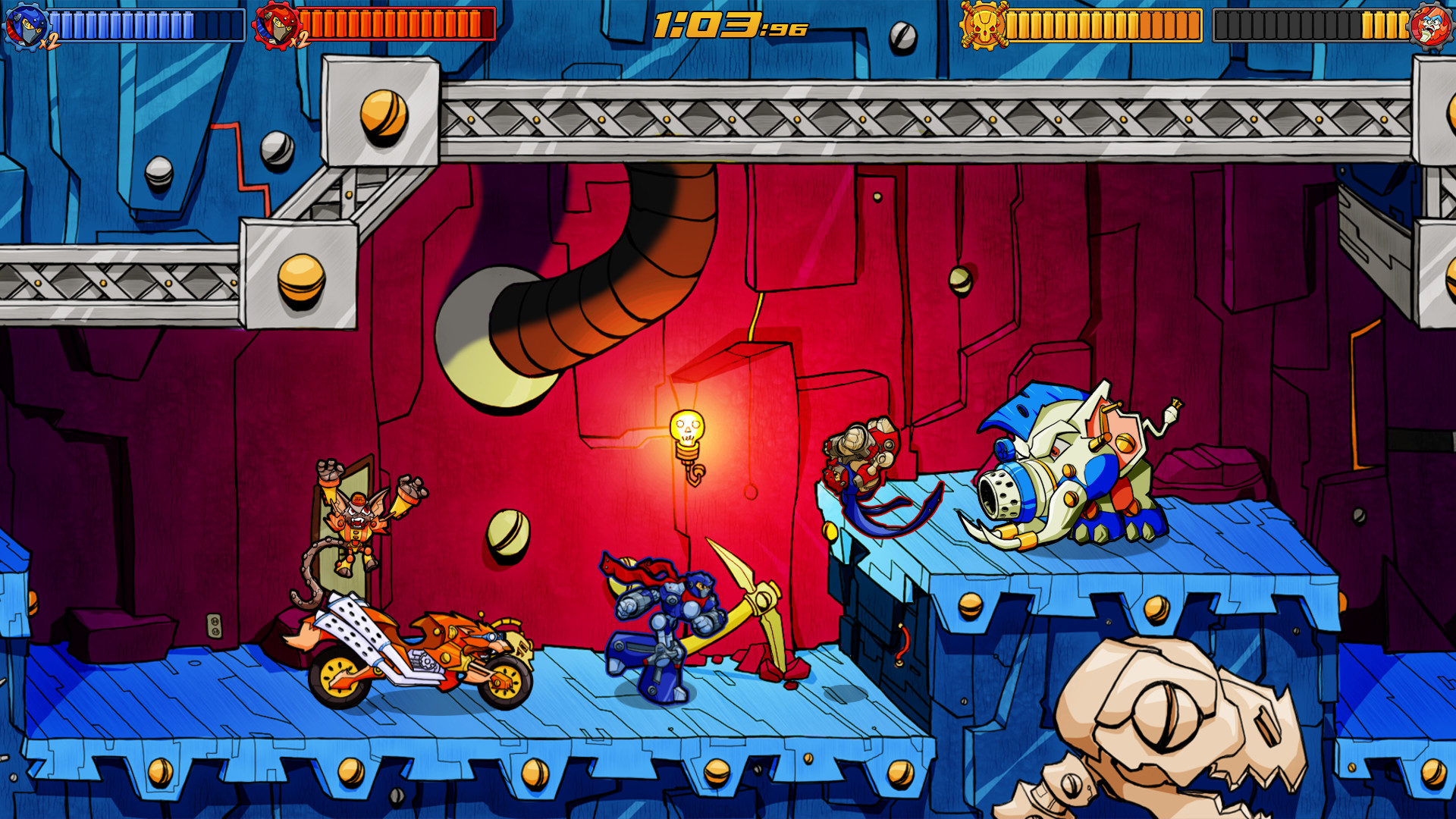Select the character portrait beside the grey bar
This screenshot has width=1456, height=819.
tap(1430, 25)
